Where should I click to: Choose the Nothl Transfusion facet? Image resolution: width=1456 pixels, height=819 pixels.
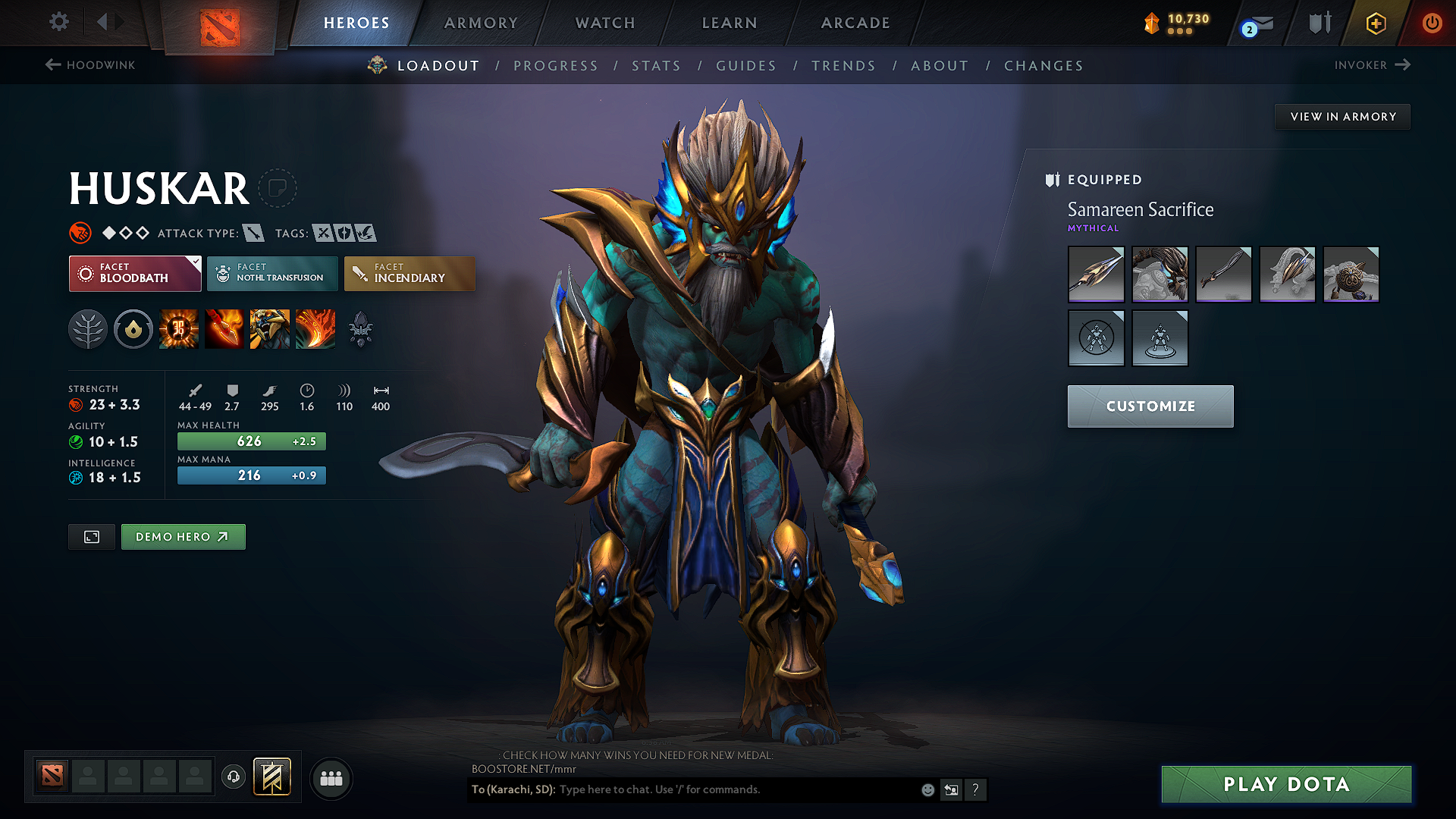click(272, 273)
